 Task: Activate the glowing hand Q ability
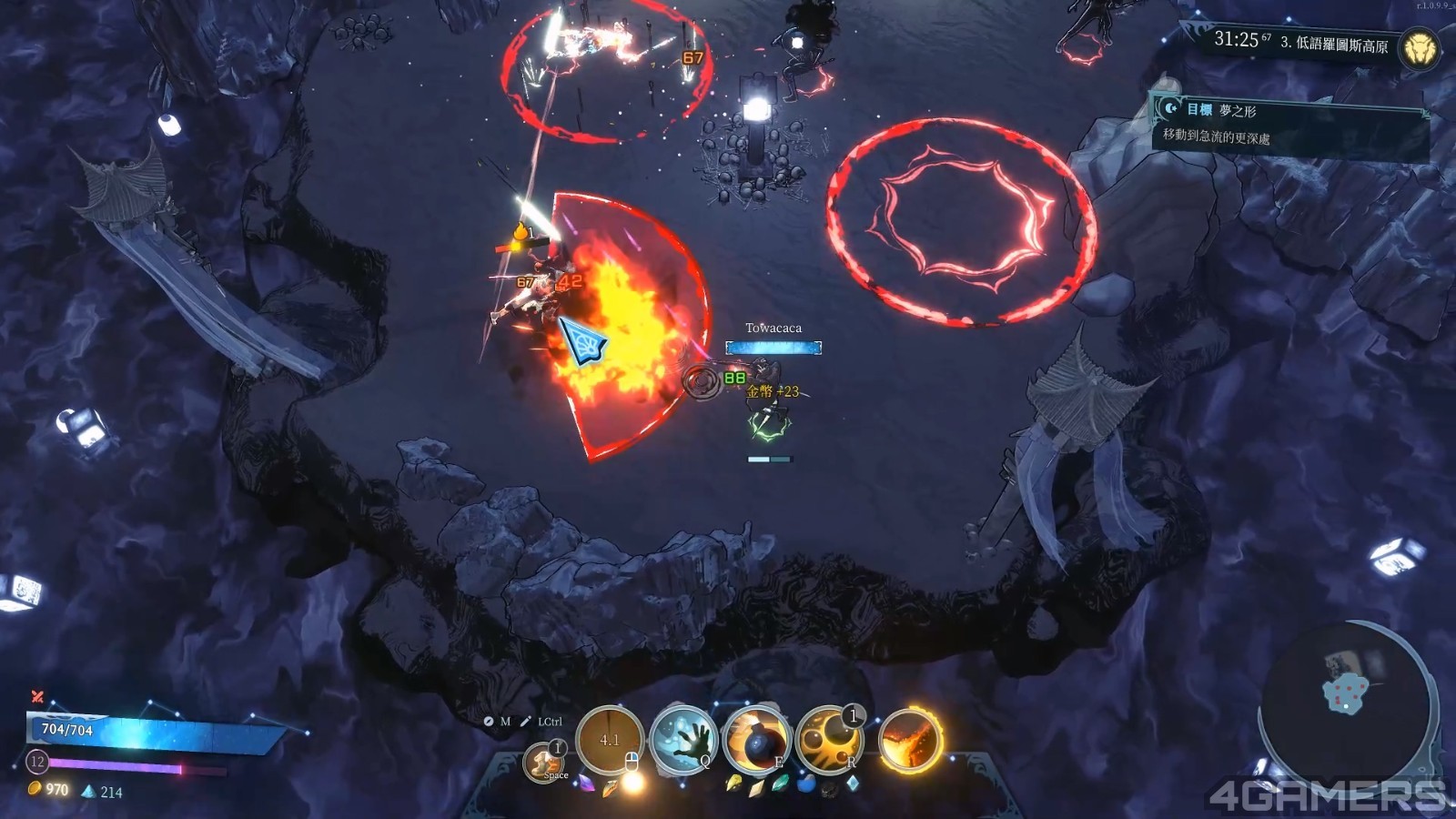pyautogui.click(x=684, y=739)
